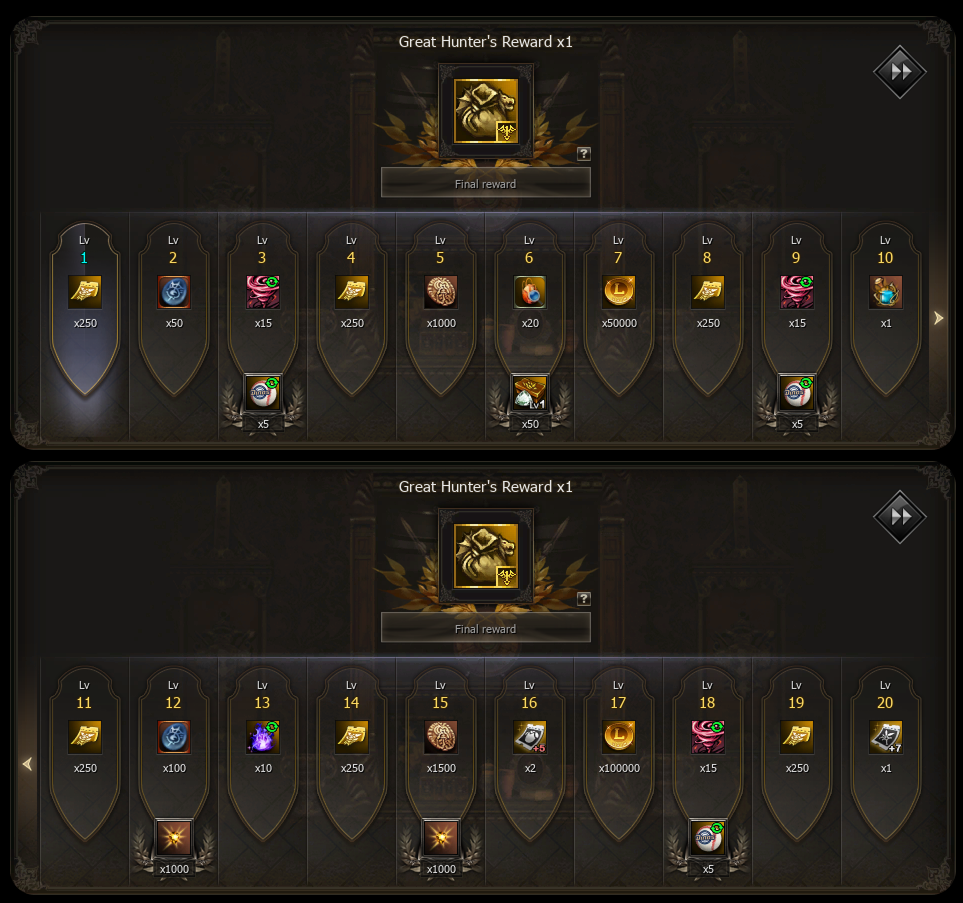Select the Lv 12 blue token x100
Screen dimensions: 963x903
[x=173, y=737]
